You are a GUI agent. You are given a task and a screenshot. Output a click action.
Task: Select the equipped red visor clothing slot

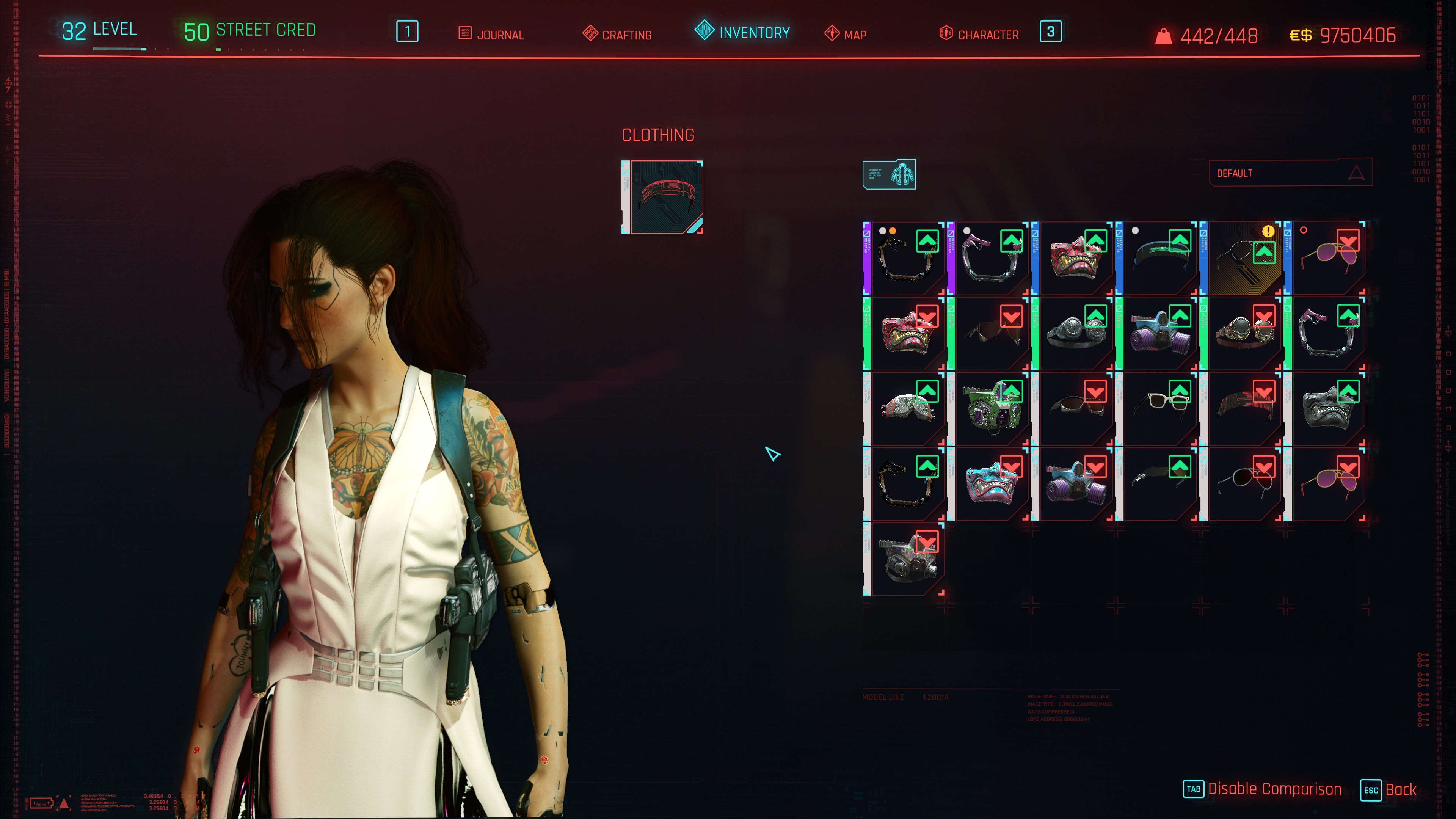[x=662, y=197]
